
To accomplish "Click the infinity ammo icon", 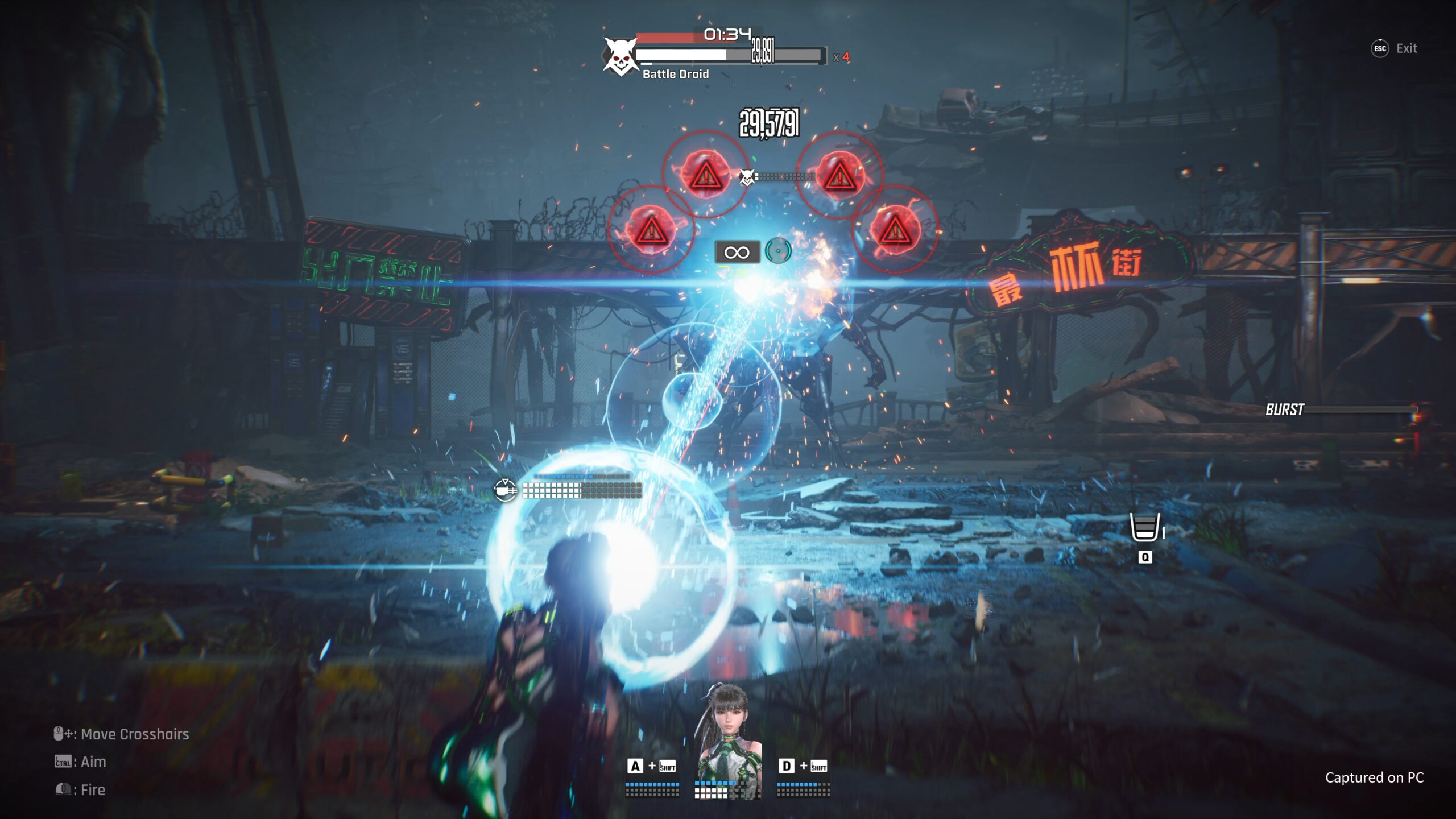I will [x=737, y=252].
